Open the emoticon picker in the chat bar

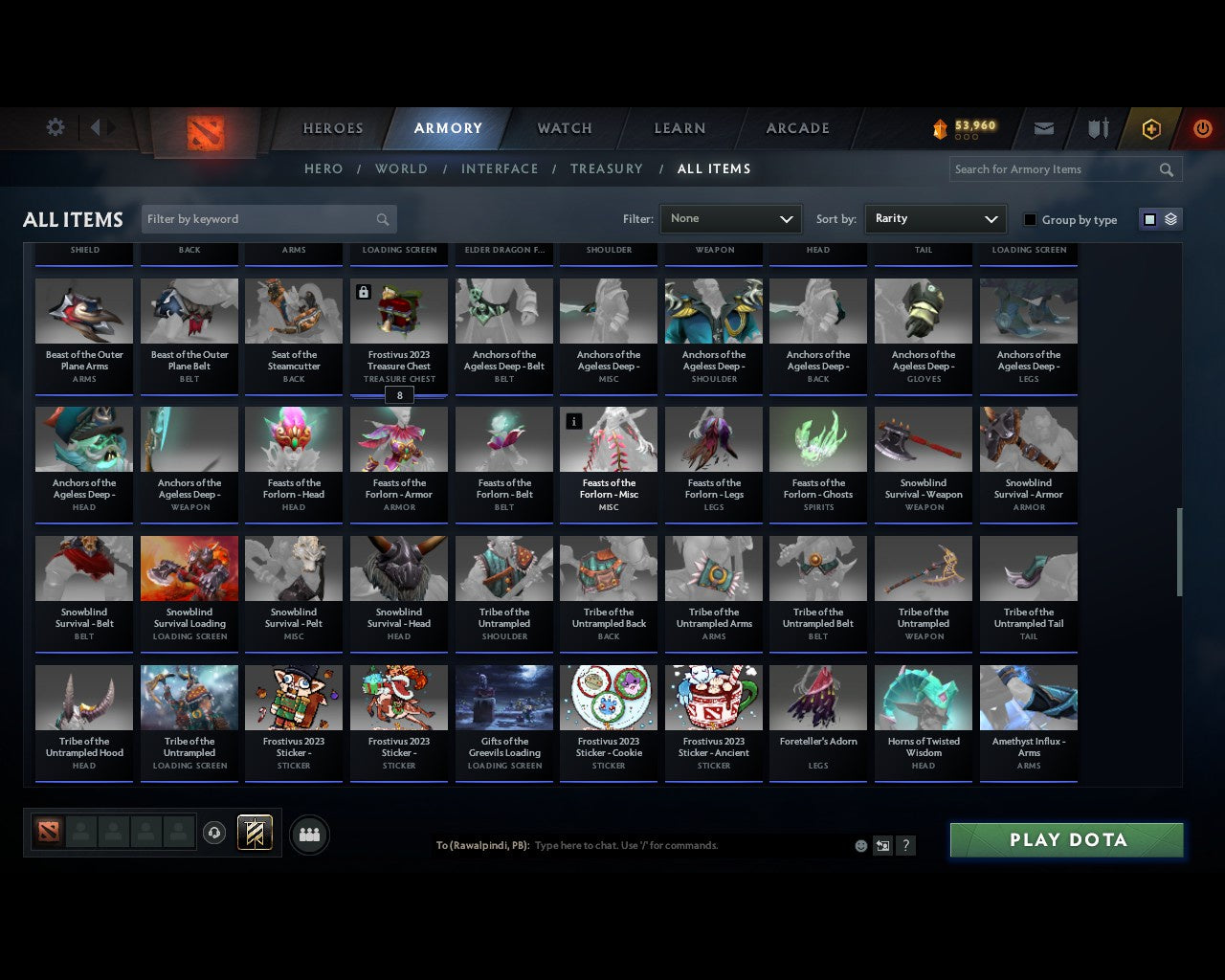point(859,845)
